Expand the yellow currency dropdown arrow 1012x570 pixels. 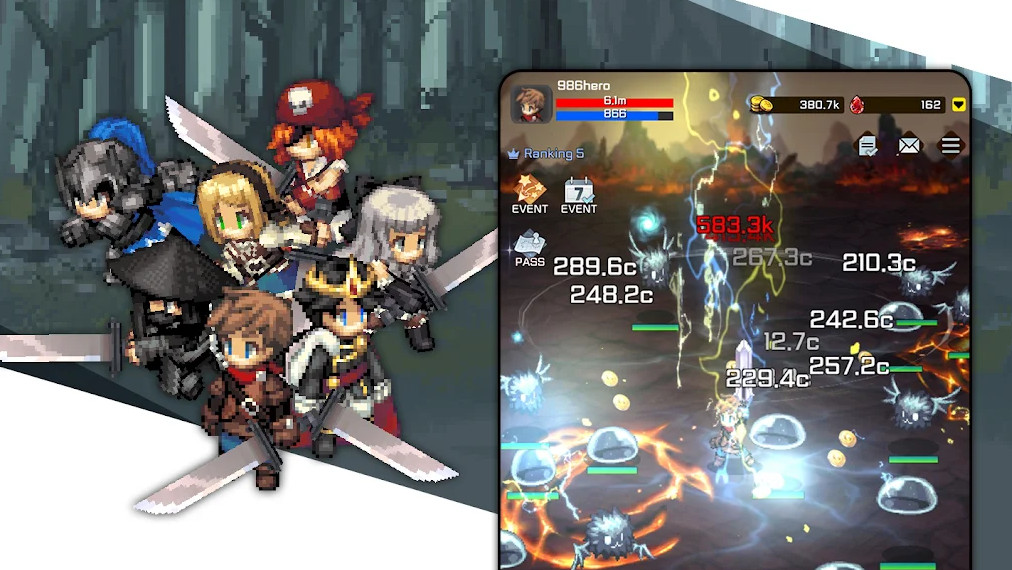[958, 104]
